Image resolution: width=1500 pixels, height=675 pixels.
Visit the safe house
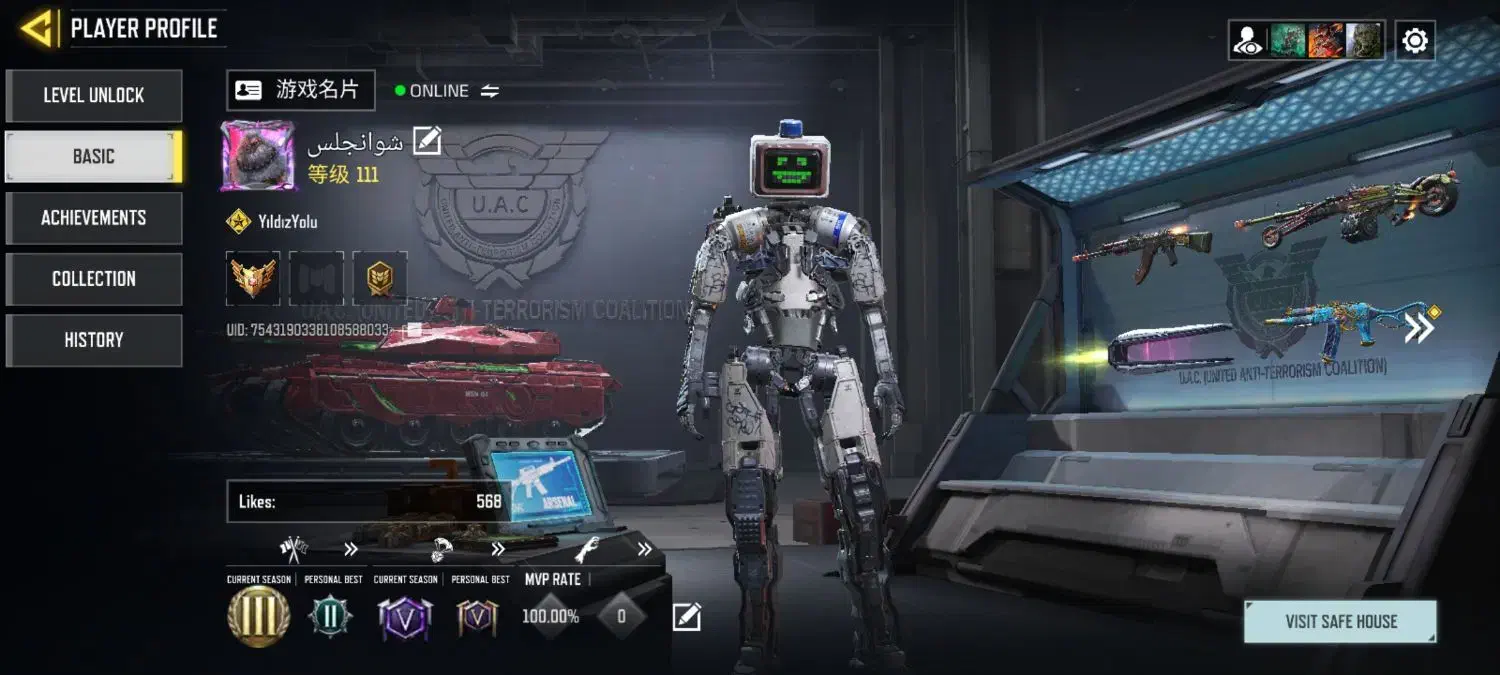point(1340,621)
